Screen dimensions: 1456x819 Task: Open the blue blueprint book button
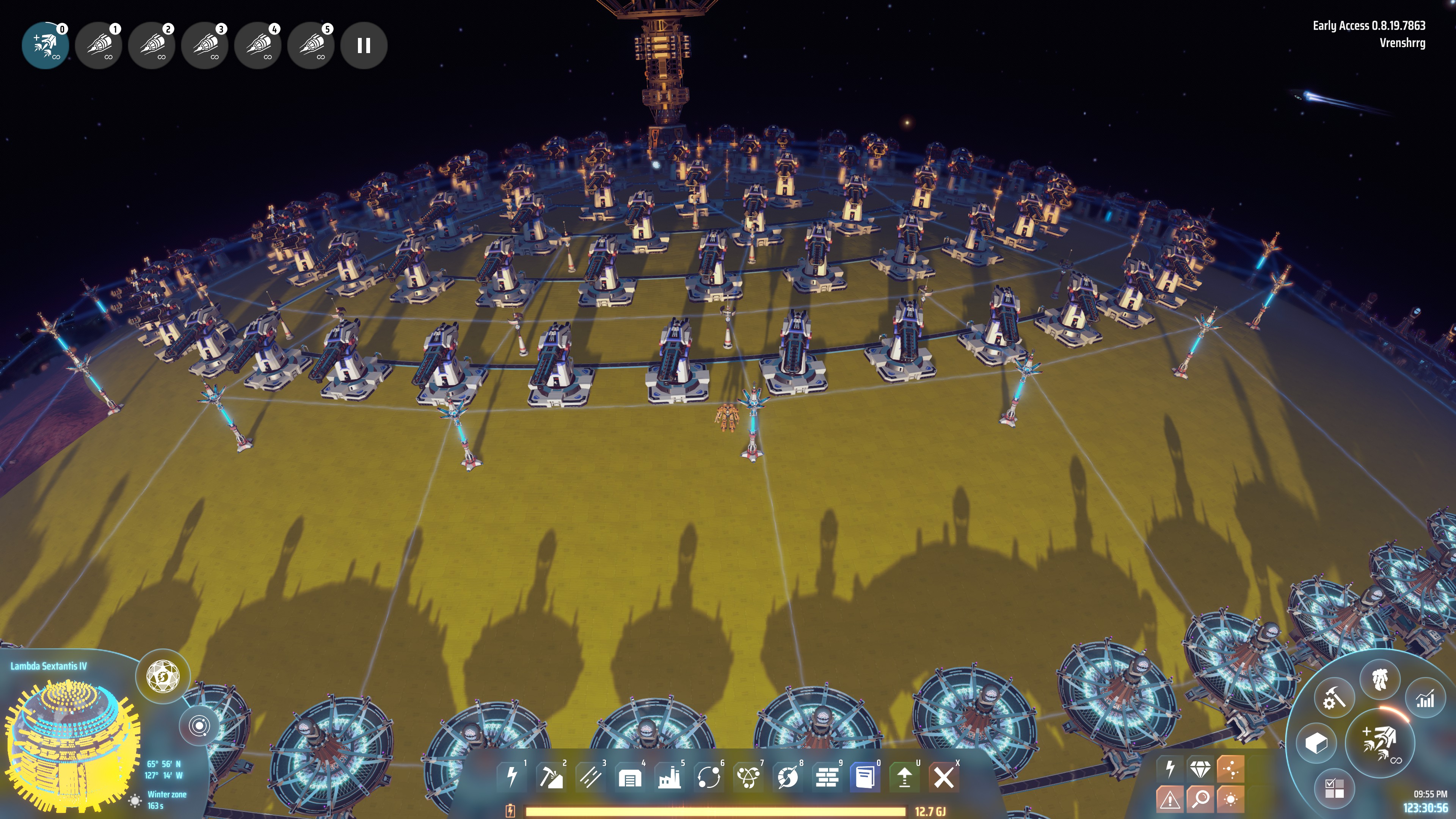(865, 778)
